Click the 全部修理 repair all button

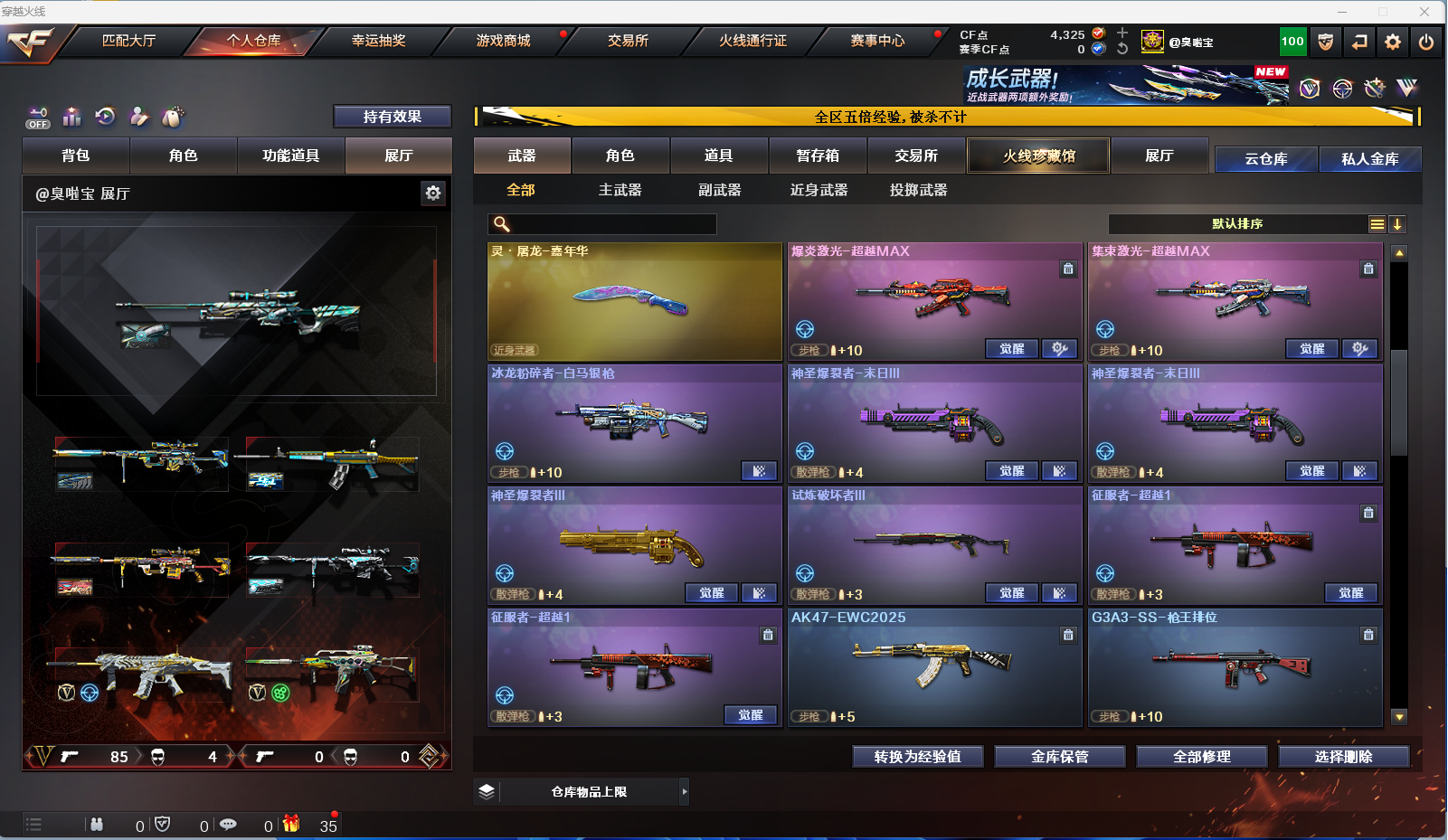click(1201, 757)
